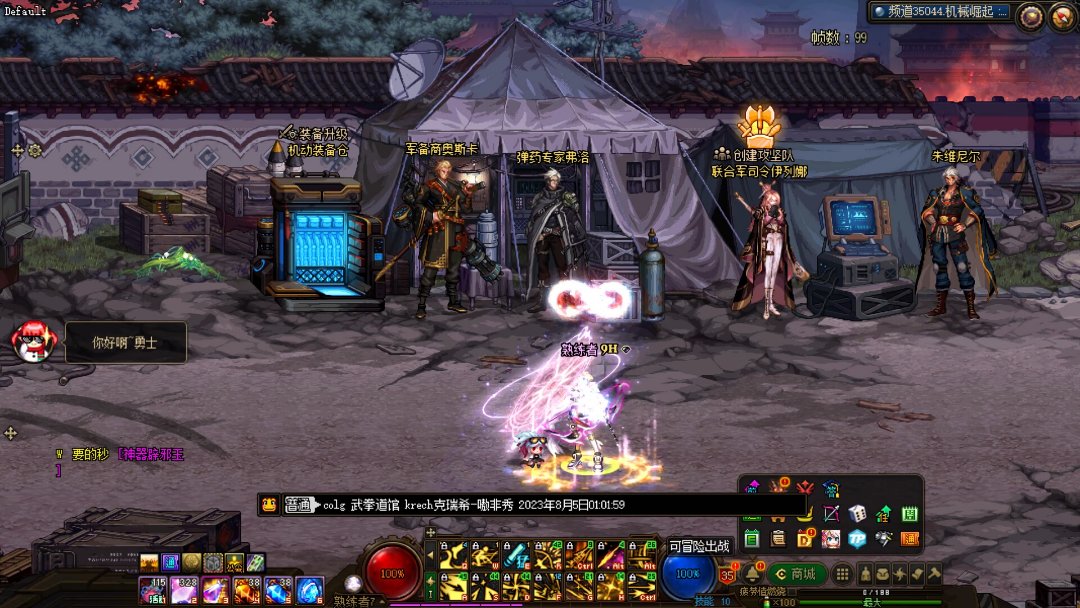Select the channel 35044 机械崛起 dropdown
1080x608 pixels.
(940, 12)
